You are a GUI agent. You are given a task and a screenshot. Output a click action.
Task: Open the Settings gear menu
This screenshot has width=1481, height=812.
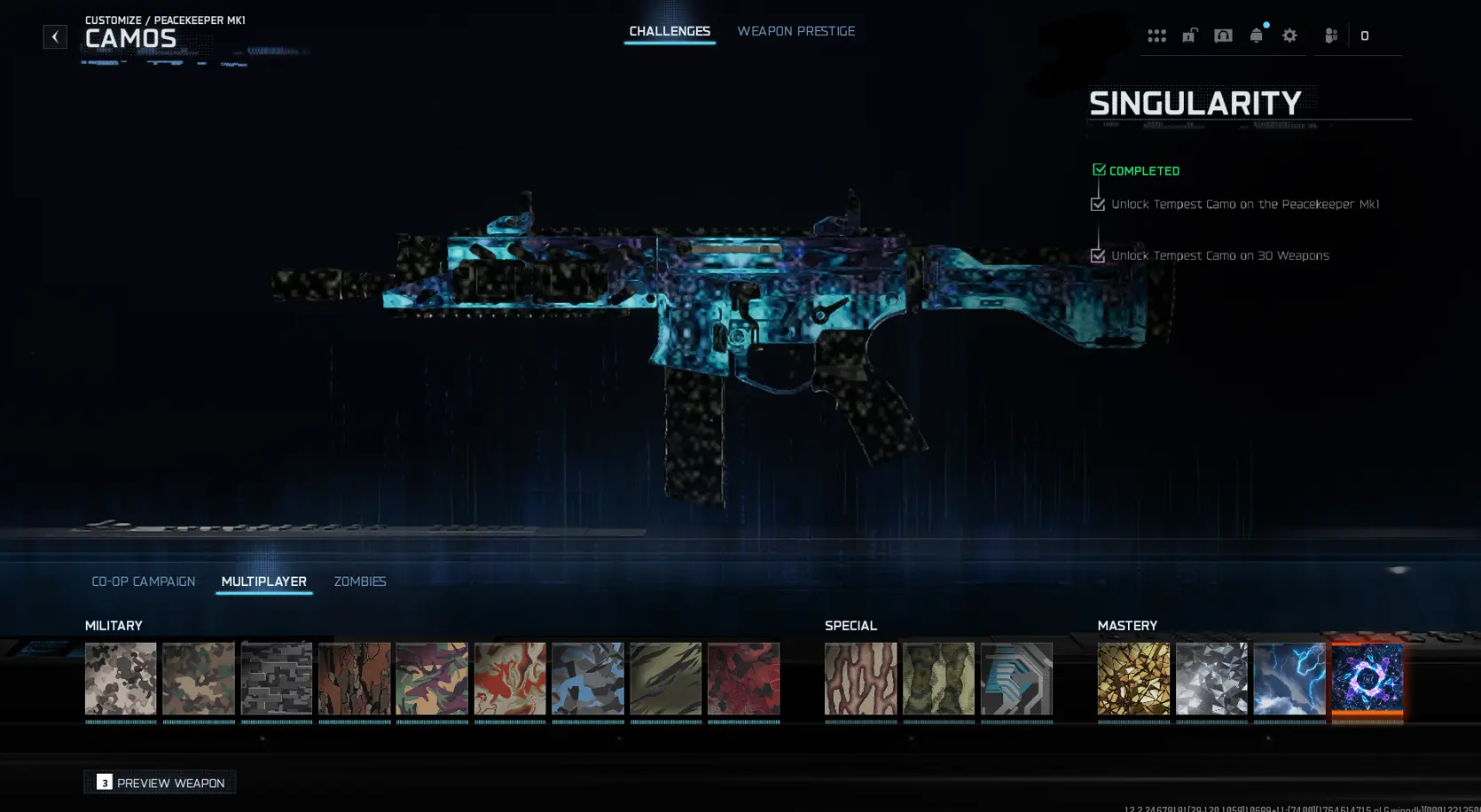point(1290,35)
